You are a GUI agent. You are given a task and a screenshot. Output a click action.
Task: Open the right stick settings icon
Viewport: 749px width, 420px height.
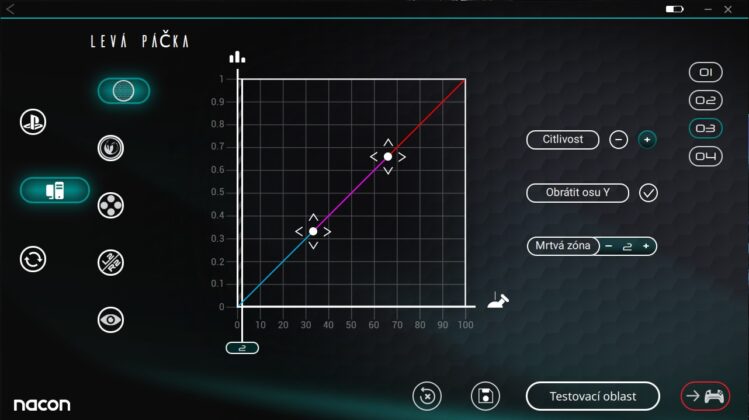tap(110, 148)
